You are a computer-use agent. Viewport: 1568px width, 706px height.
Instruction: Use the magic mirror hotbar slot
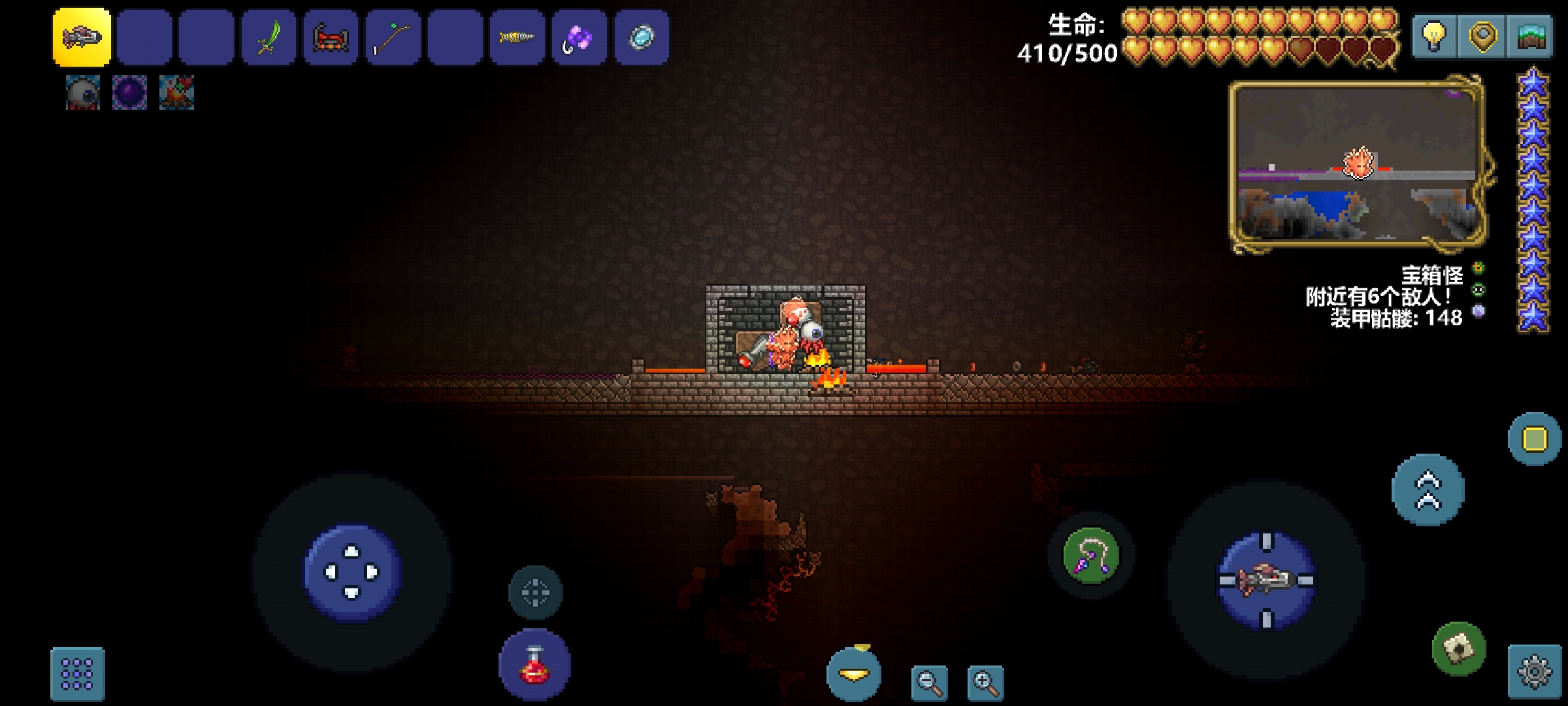pyautogui.click(x=641, y=37)
